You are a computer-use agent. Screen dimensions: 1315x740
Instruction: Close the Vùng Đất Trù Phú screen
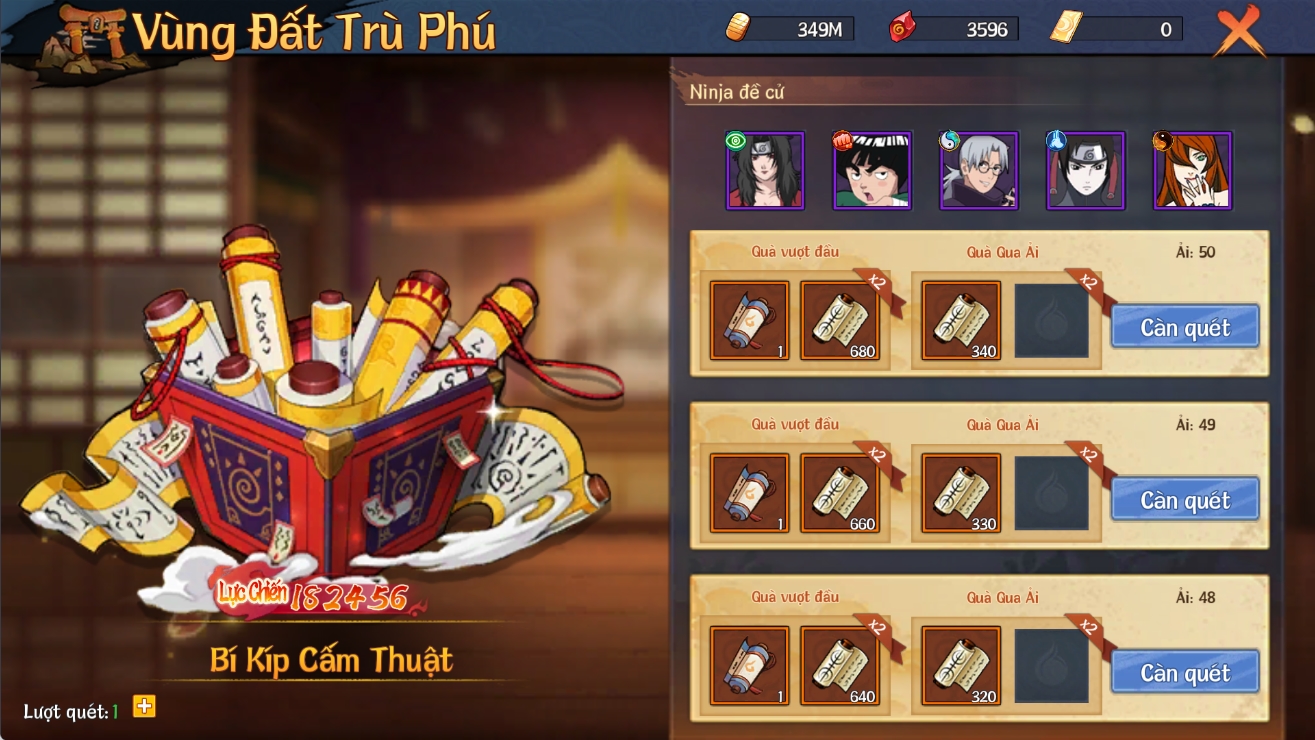click(1239, 32)
